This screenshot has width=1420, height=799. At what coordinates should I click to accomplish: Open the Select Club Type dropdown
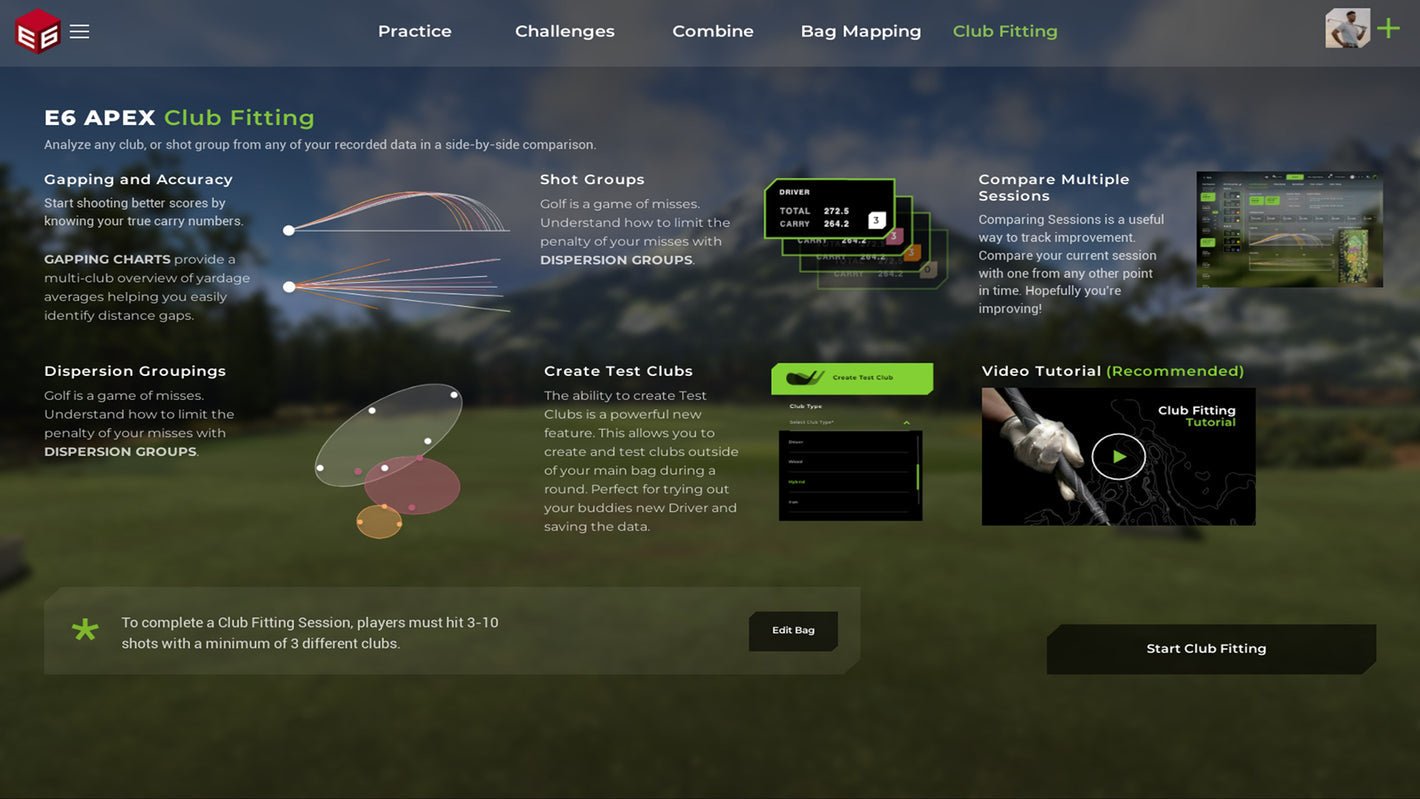click(812, 422)
